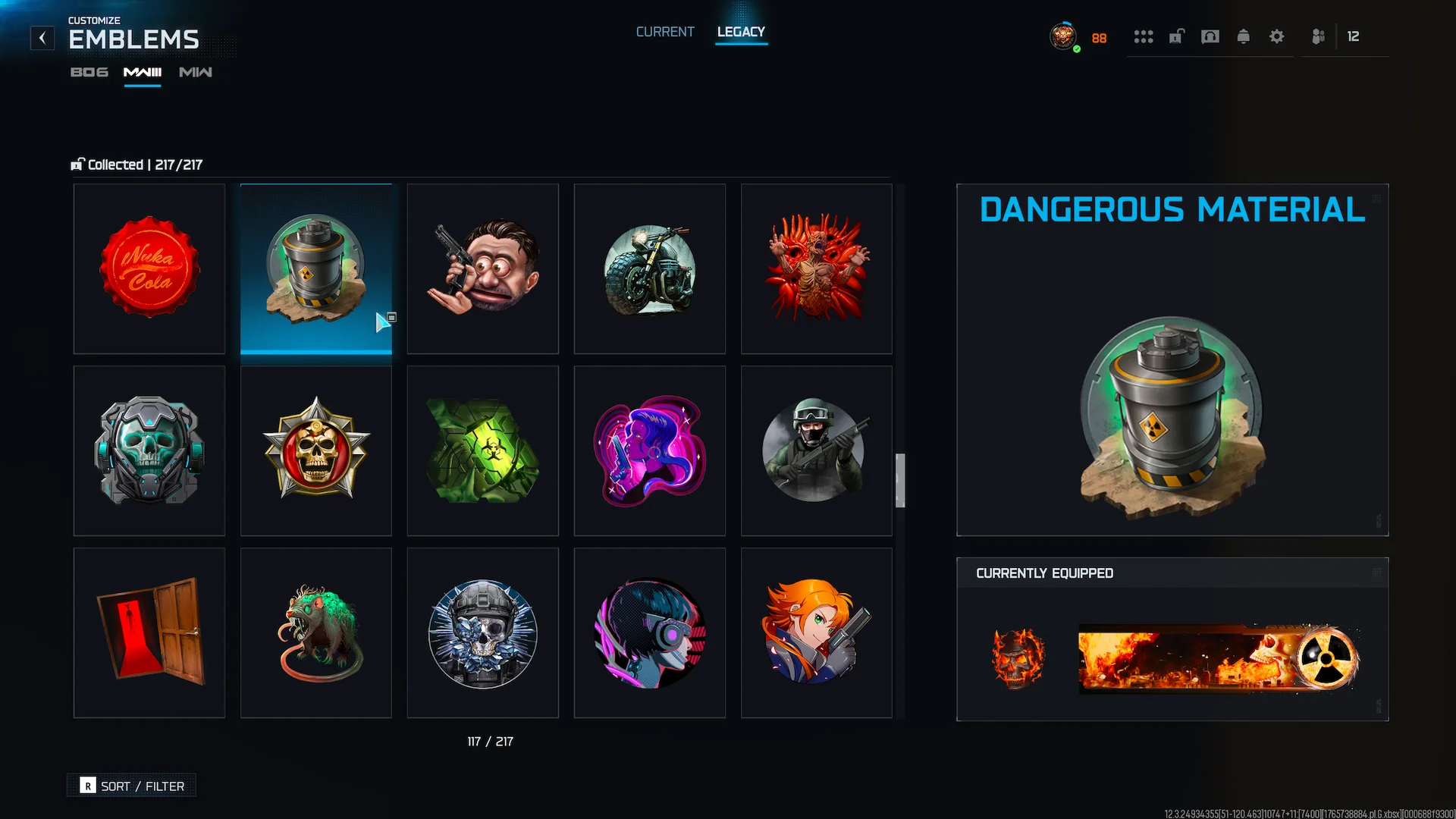
Task: Open the BO6 emblems category
Action: pyautogui.click(x=89, y=72)
